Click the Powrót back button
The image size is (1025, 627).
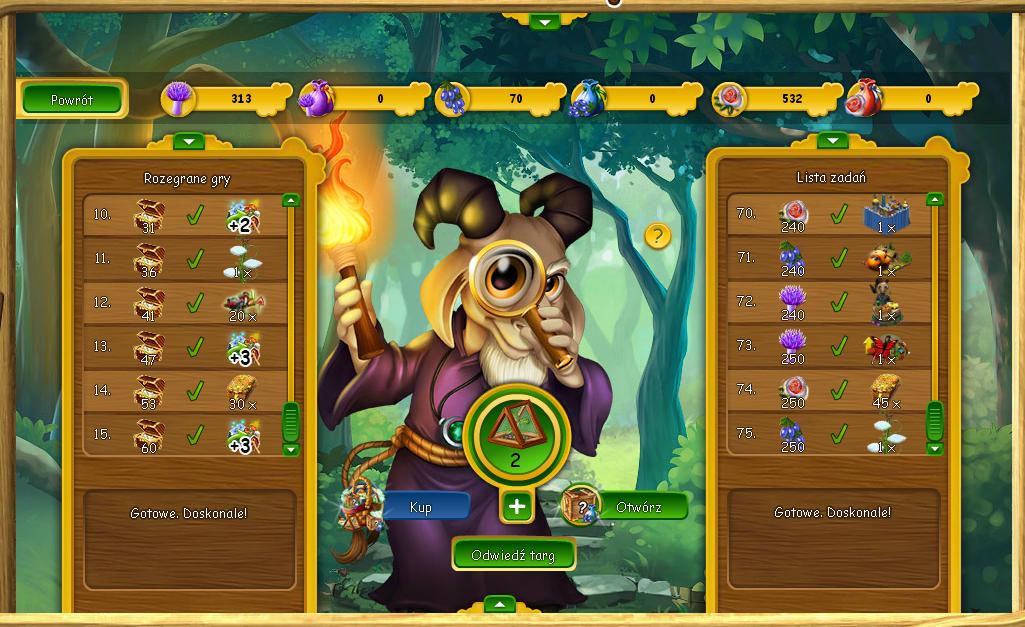[x=72, y=99]
